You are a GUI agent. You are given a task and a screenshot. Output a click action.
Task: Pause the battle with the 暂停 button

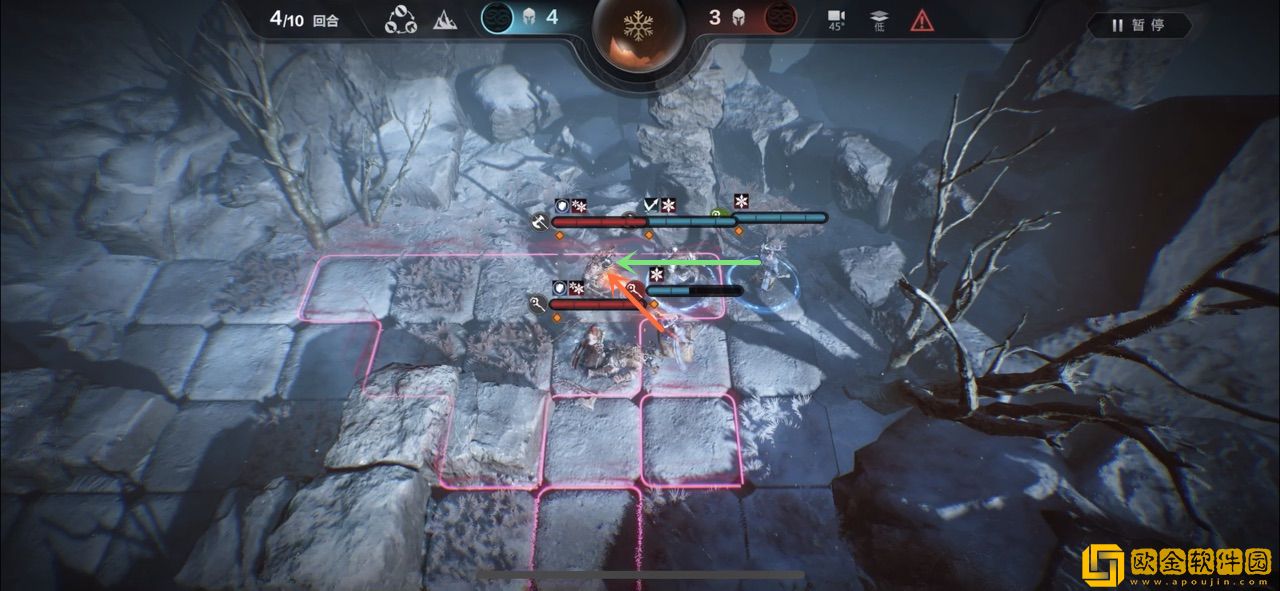click(x=1139, y=25)
